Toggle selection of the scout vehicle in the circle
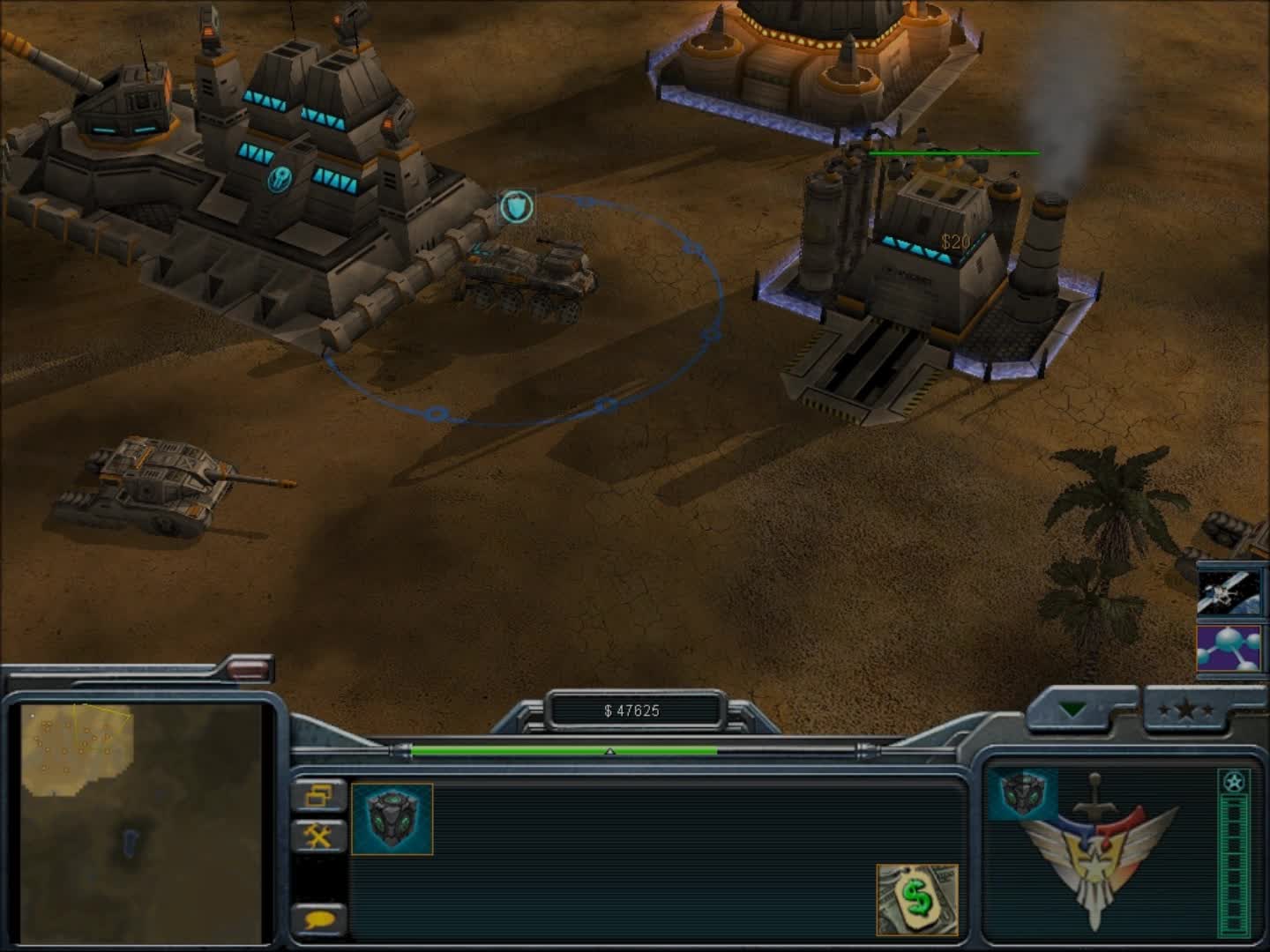Image resolution: width=1270 pixels, height=952 pixels. tap(529, 278)
